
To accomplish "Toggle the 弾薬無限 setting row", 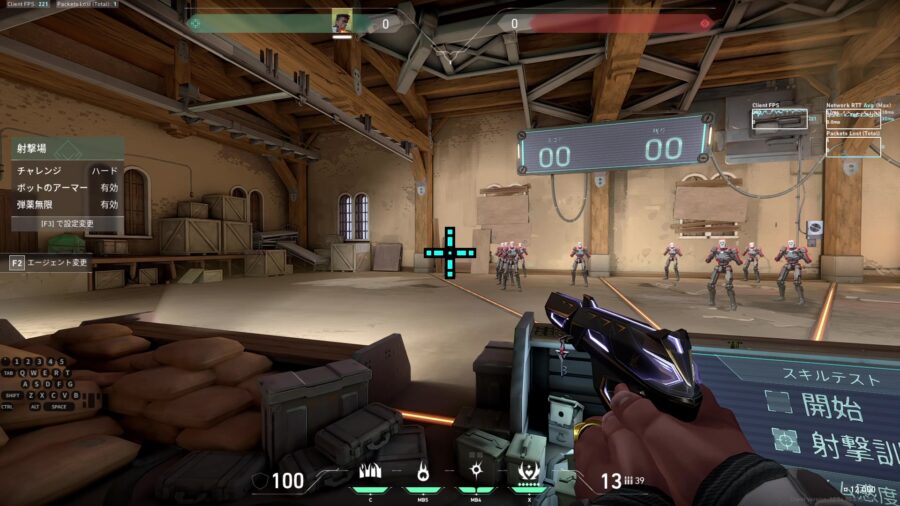I will click(68, 204).
